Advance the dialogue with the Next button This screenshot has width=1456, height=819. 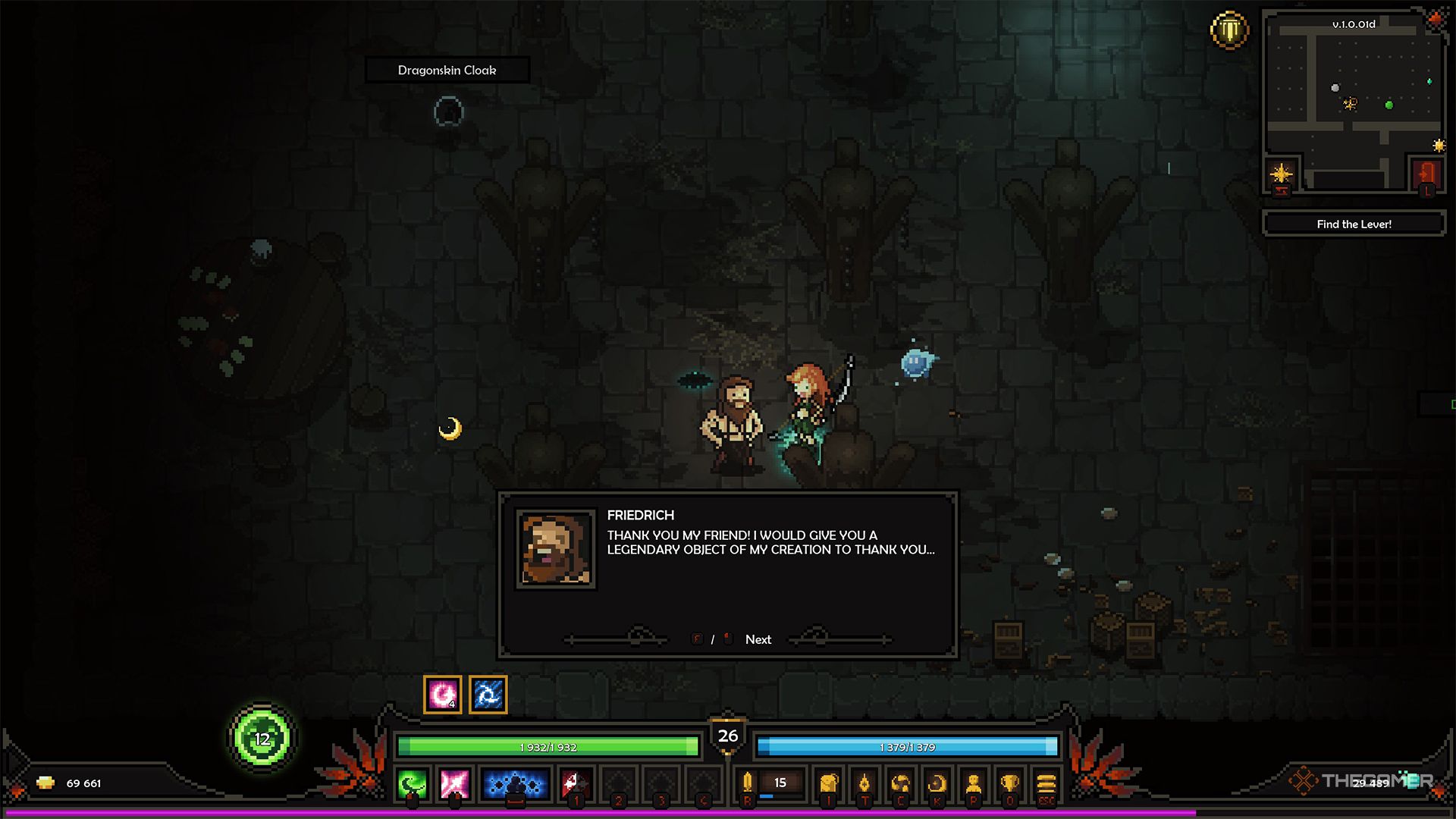click(x=758, y=639)
